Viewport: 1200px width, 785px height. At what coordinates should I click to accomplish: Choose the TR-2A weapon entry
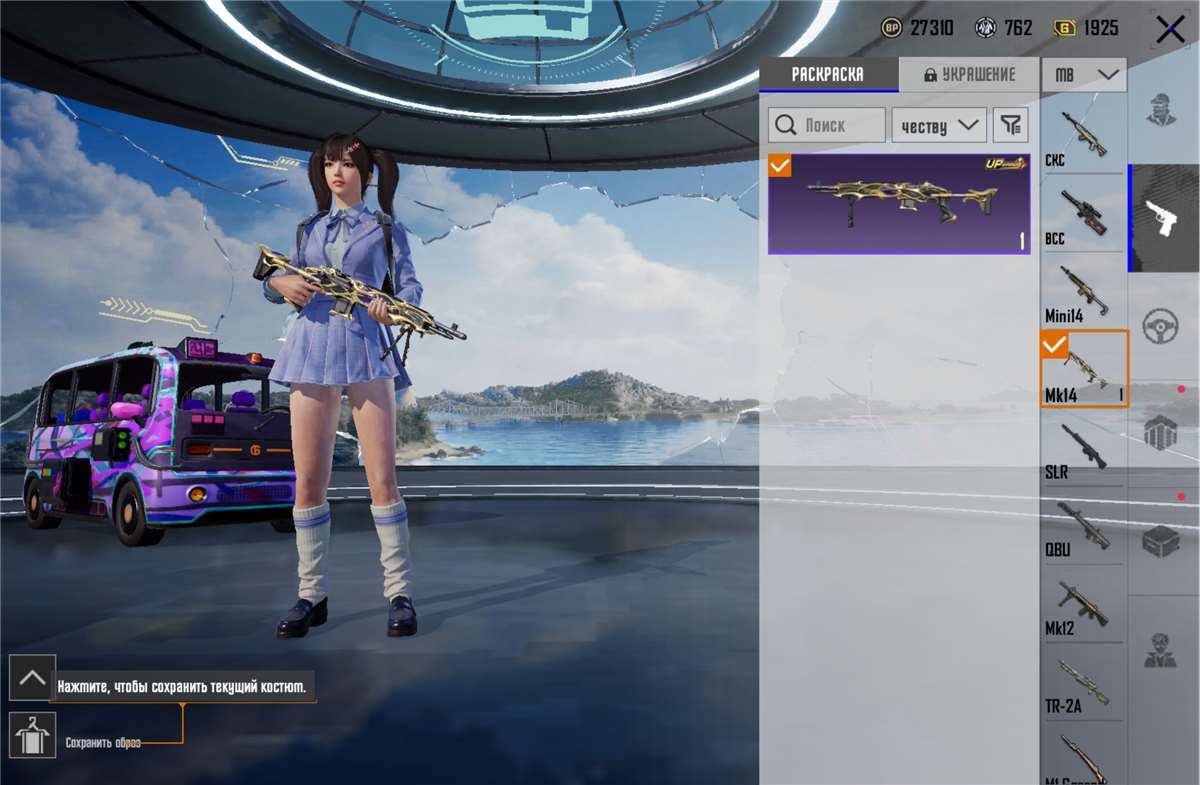[1083, 685]
